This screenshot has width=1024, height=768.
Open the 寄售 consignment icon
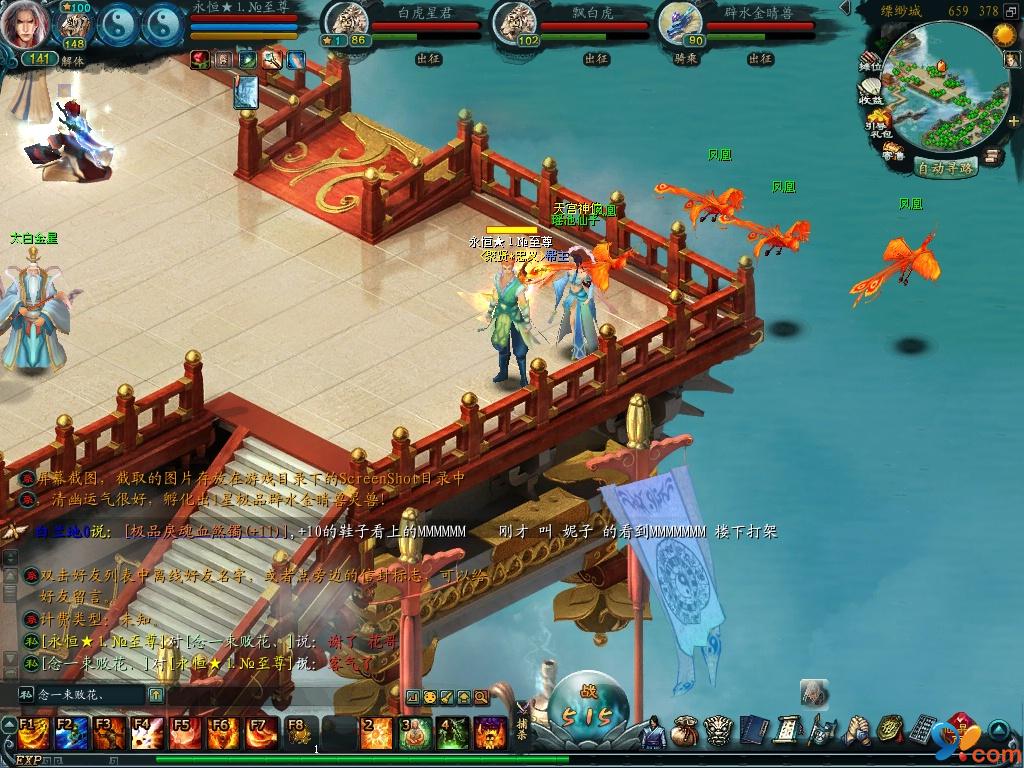(893, 152)
